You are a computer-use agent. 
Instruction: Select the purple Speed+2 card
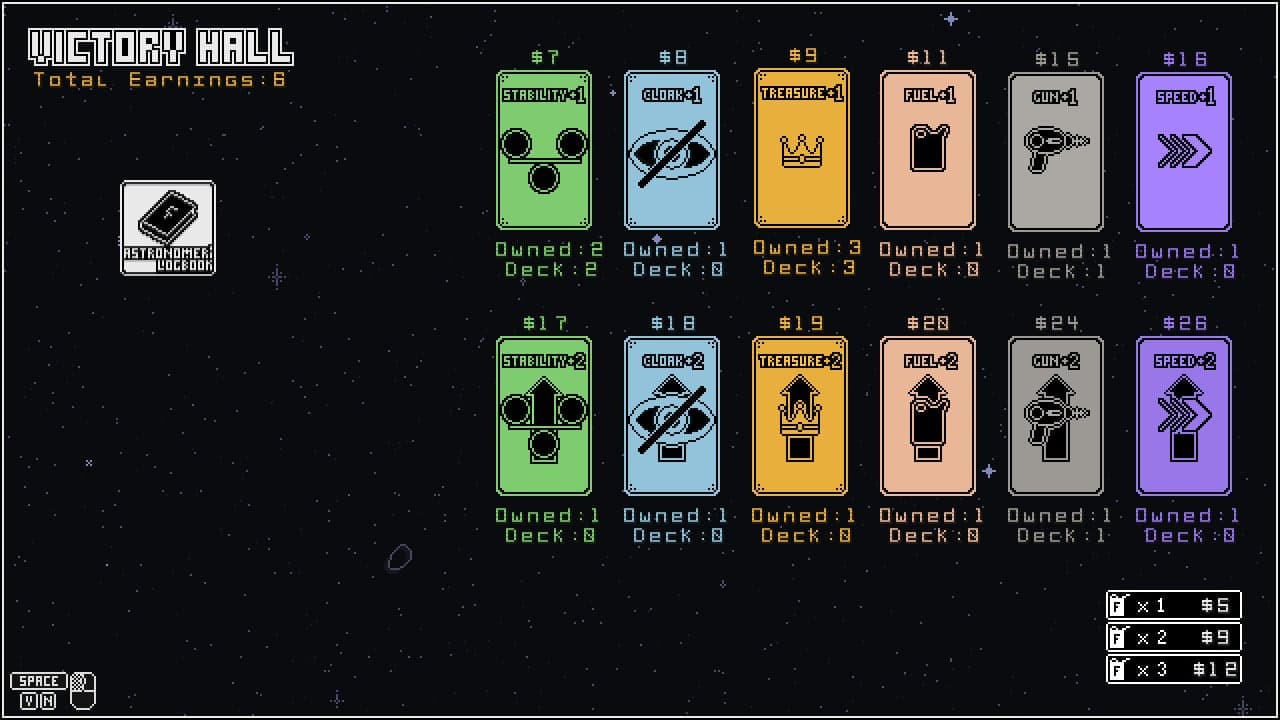point(1184,416)
